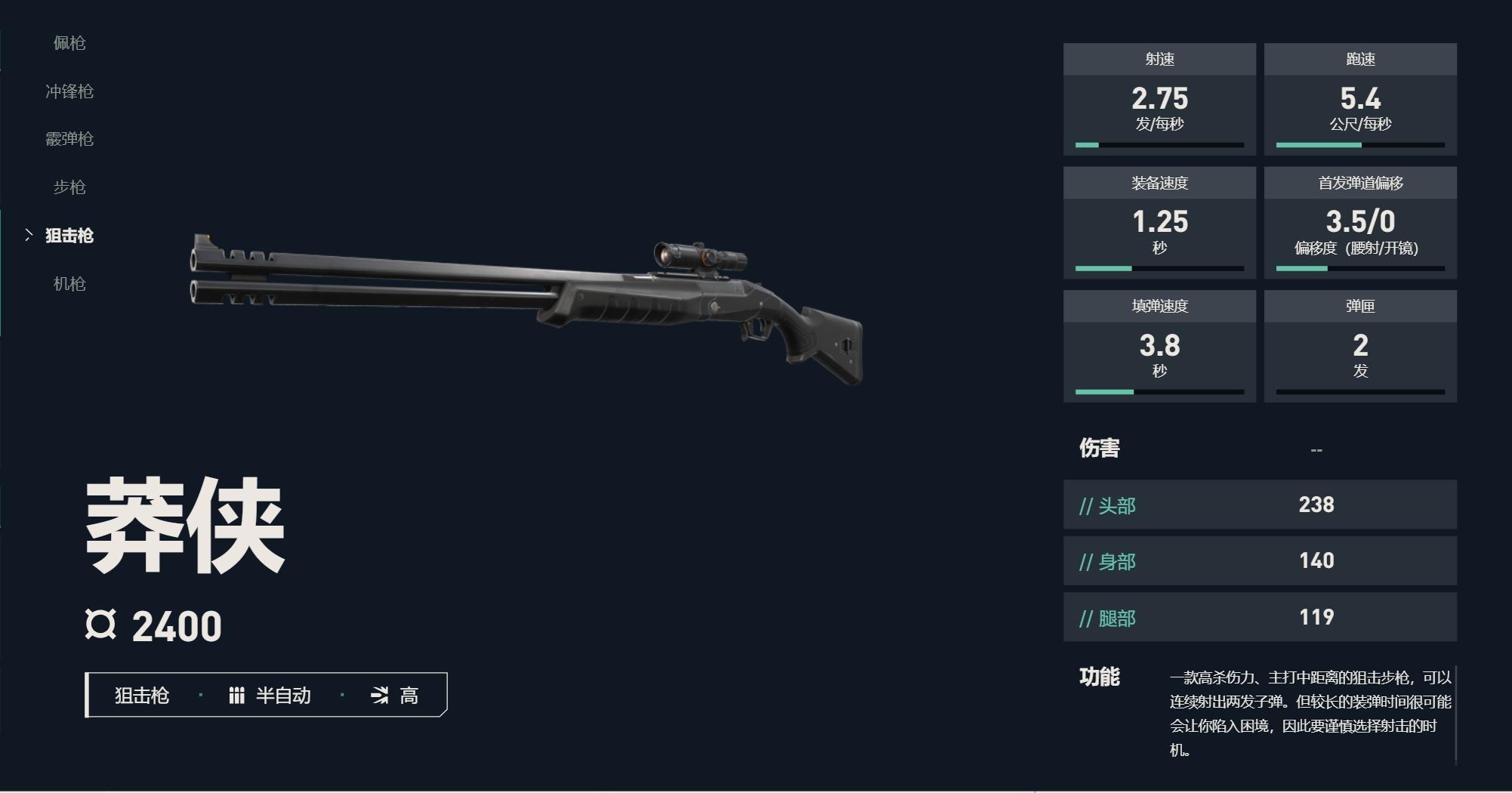Select the 佩枪 weapon category
Viewport: 1512px width, 793px height.
(x=69, y=43)
